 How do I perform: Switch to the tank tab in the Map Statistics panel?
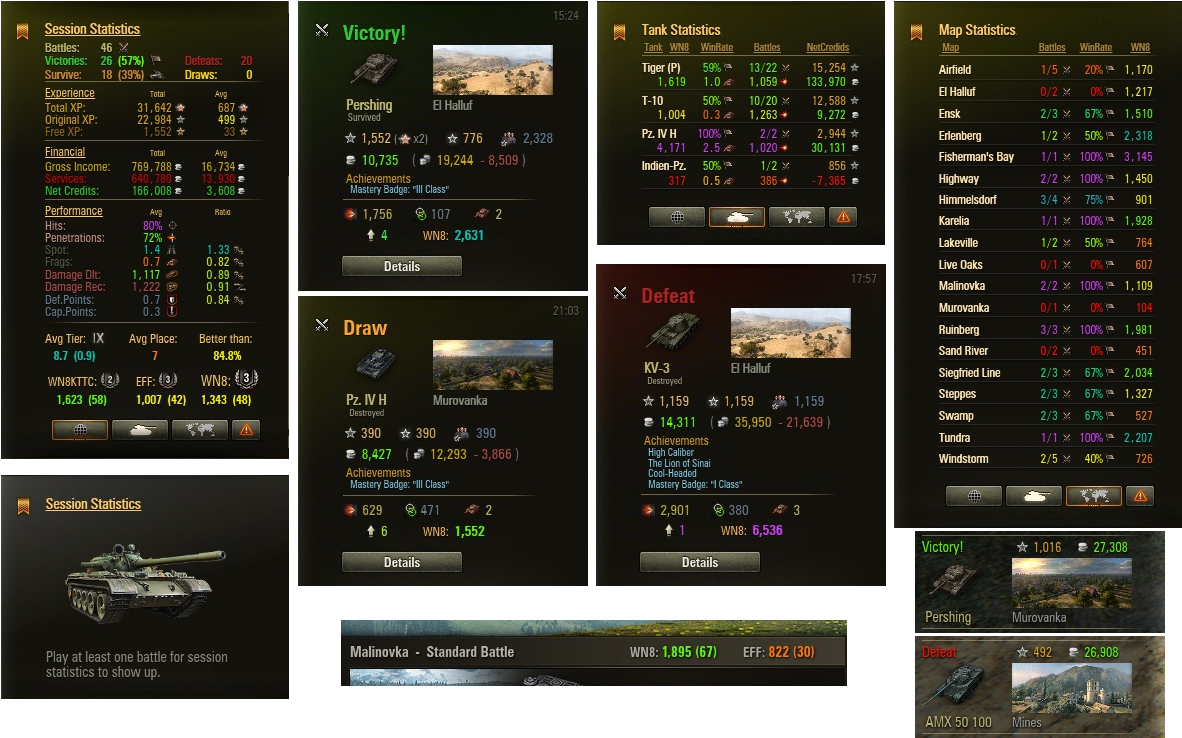pyautogui.click(x=1033, y=496)
